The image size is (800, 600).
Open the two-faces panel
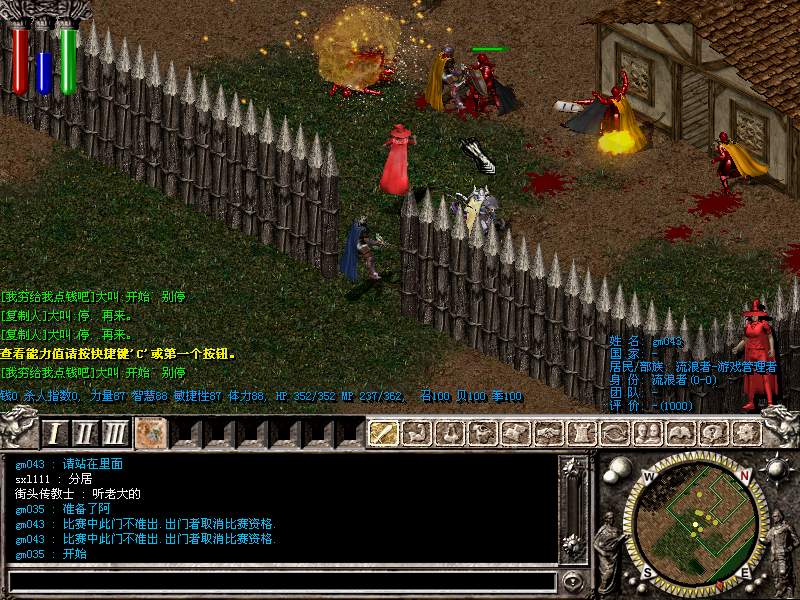[x=647, y=433]
